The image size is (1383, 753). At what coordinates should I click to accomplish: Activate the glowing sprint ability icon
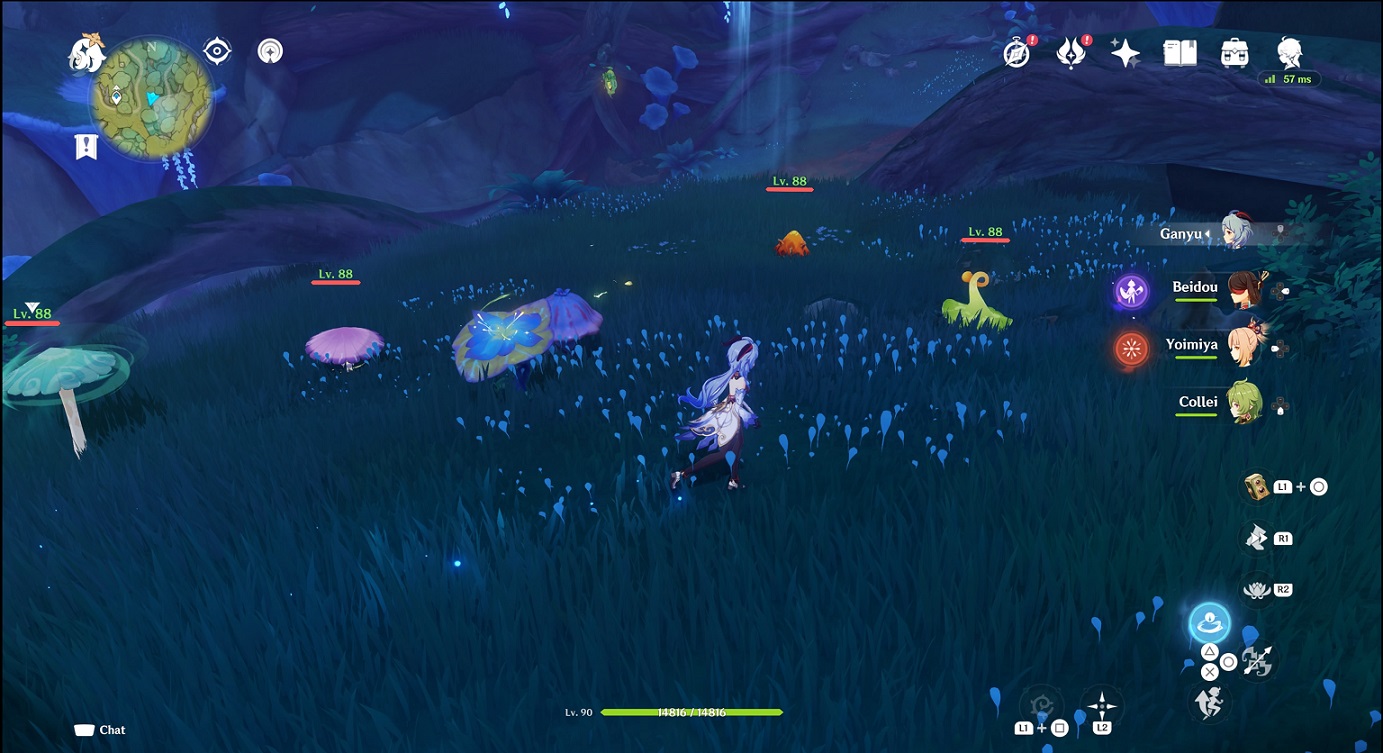[1208, 622]
